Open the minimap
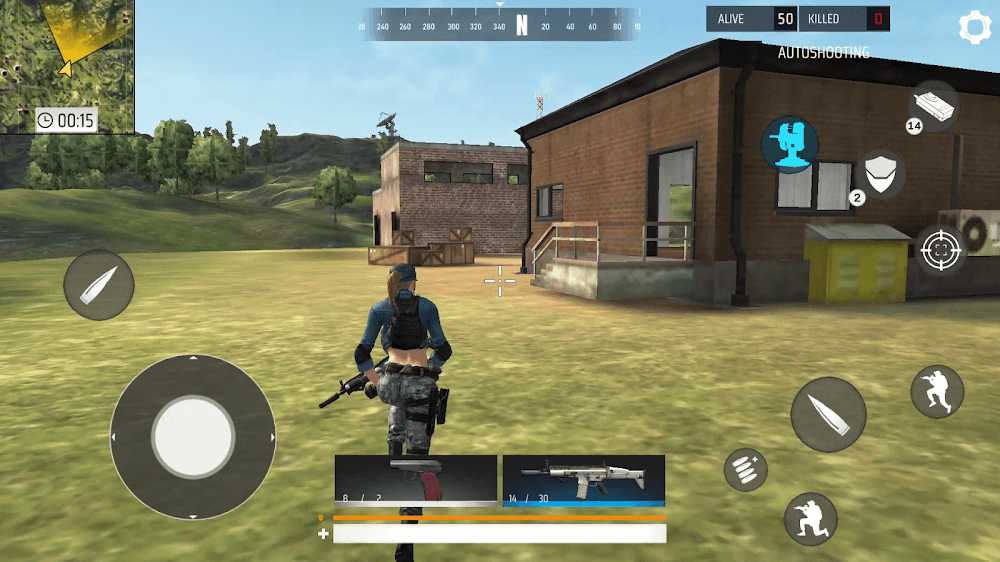1000x562 pixels. pyautogui.click(x=67, y=66)
